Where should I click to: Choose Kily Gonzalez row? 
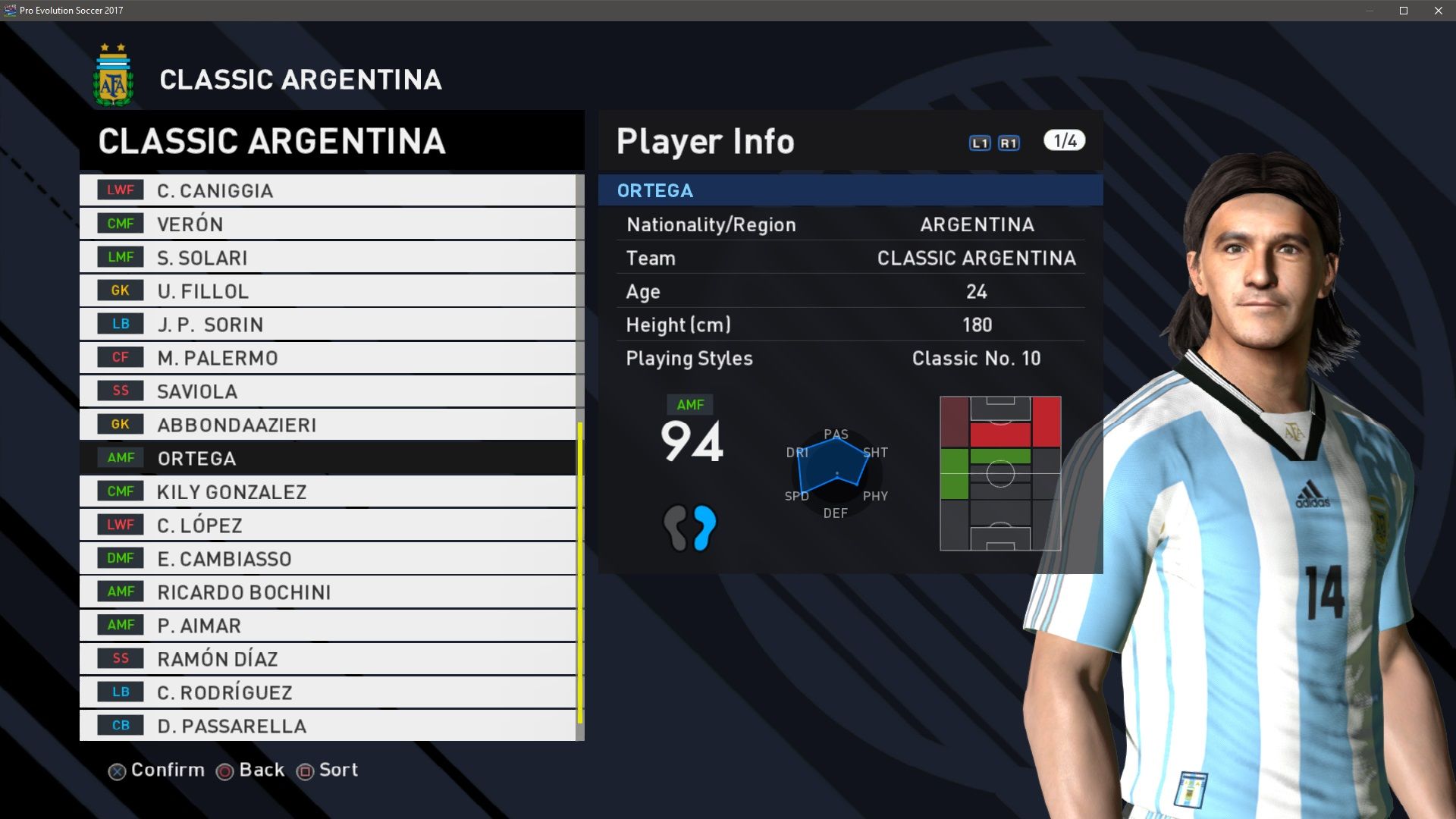328,491
